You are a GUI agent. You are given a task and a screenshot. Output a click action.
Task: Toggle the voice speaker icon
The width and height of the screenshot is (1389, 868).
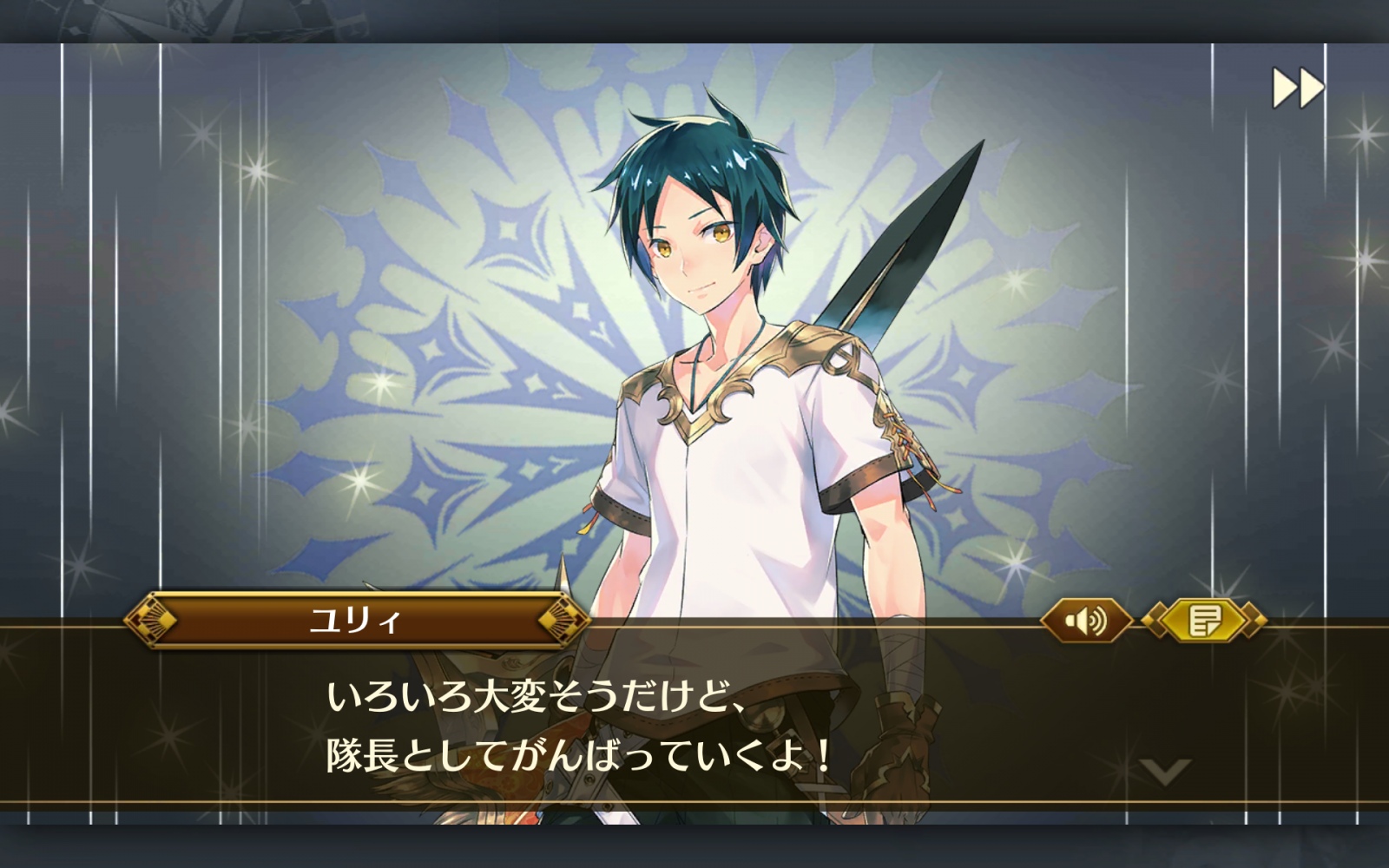click(x=1086, y=621)
